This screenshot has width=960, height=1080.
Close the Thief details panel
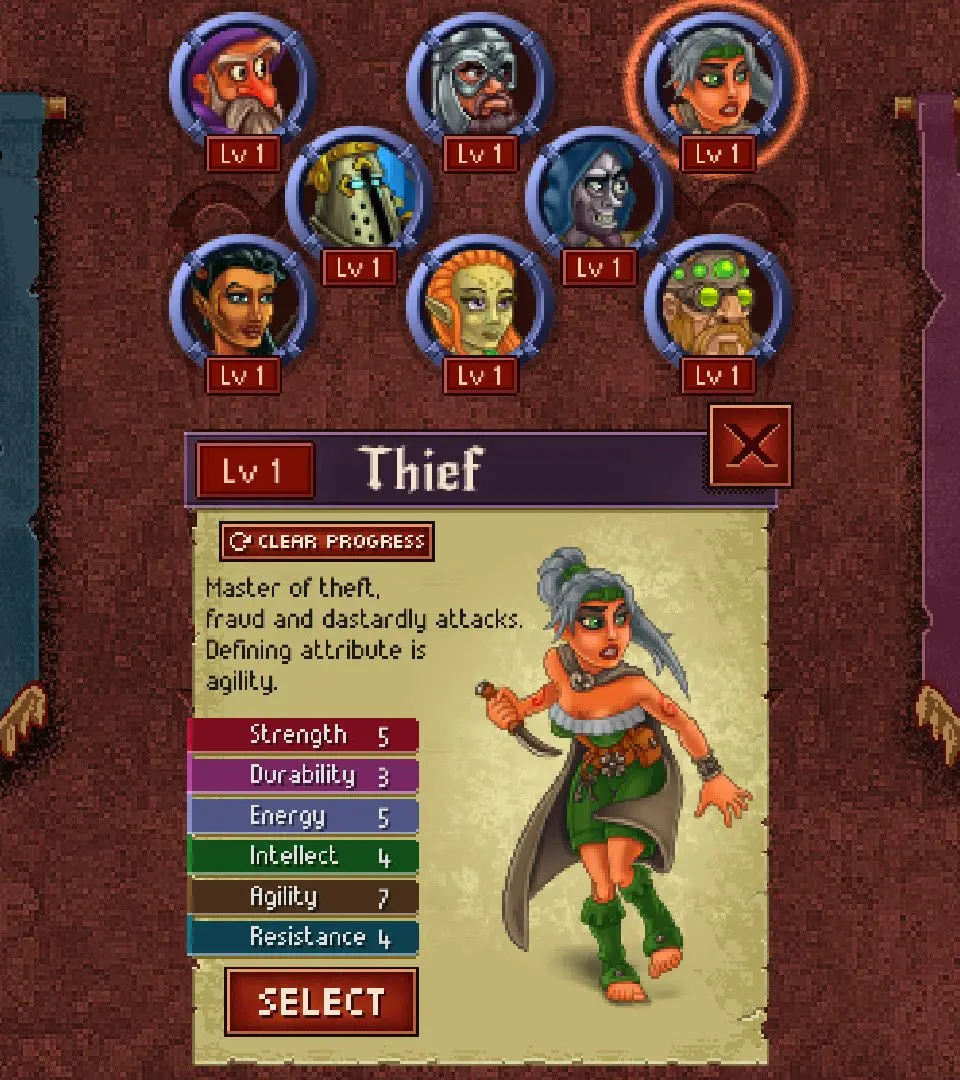(750, 446)
